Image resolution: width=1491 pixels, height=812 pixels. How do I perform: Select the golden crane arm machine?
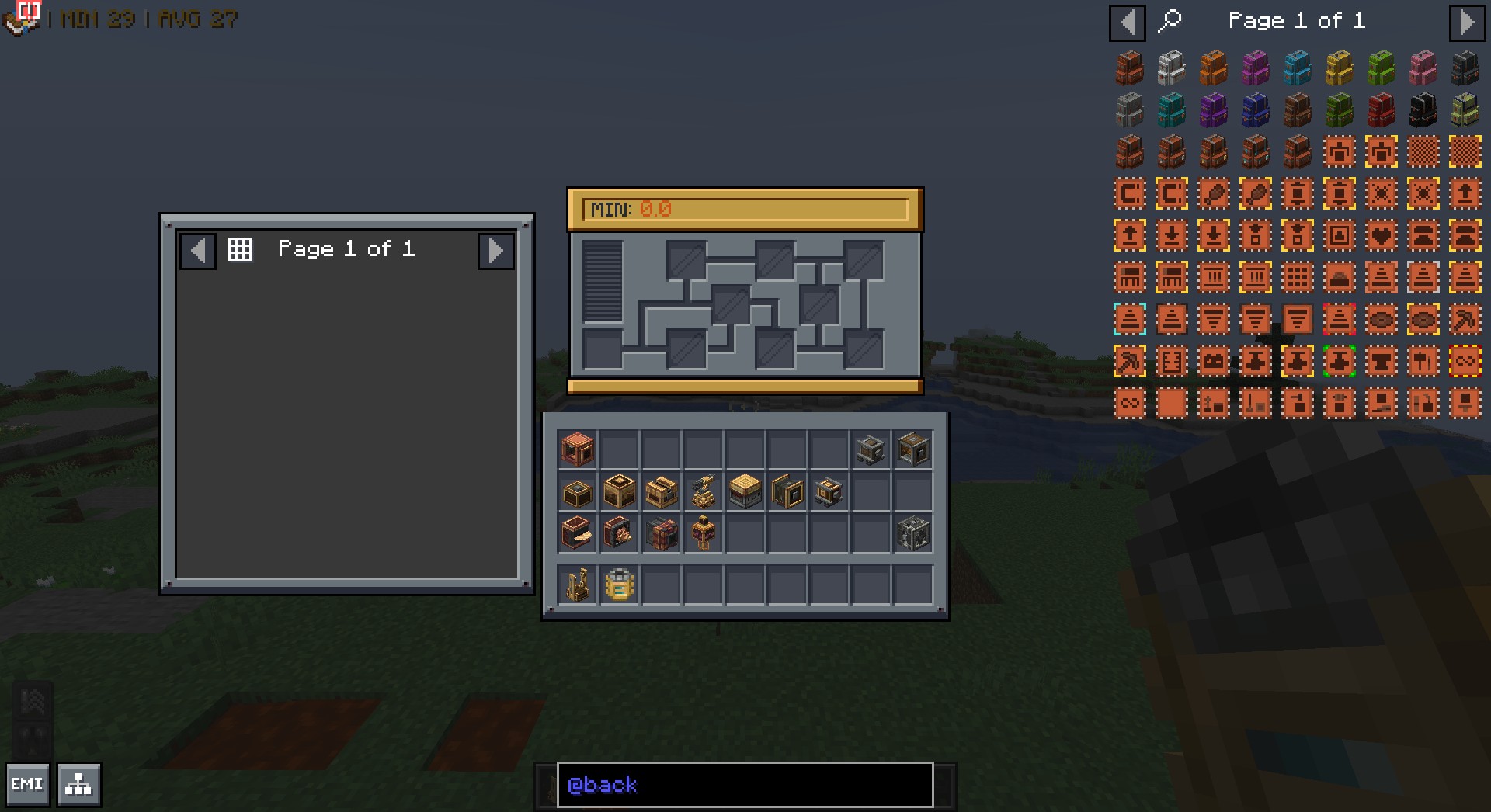[x=703, y=491]
